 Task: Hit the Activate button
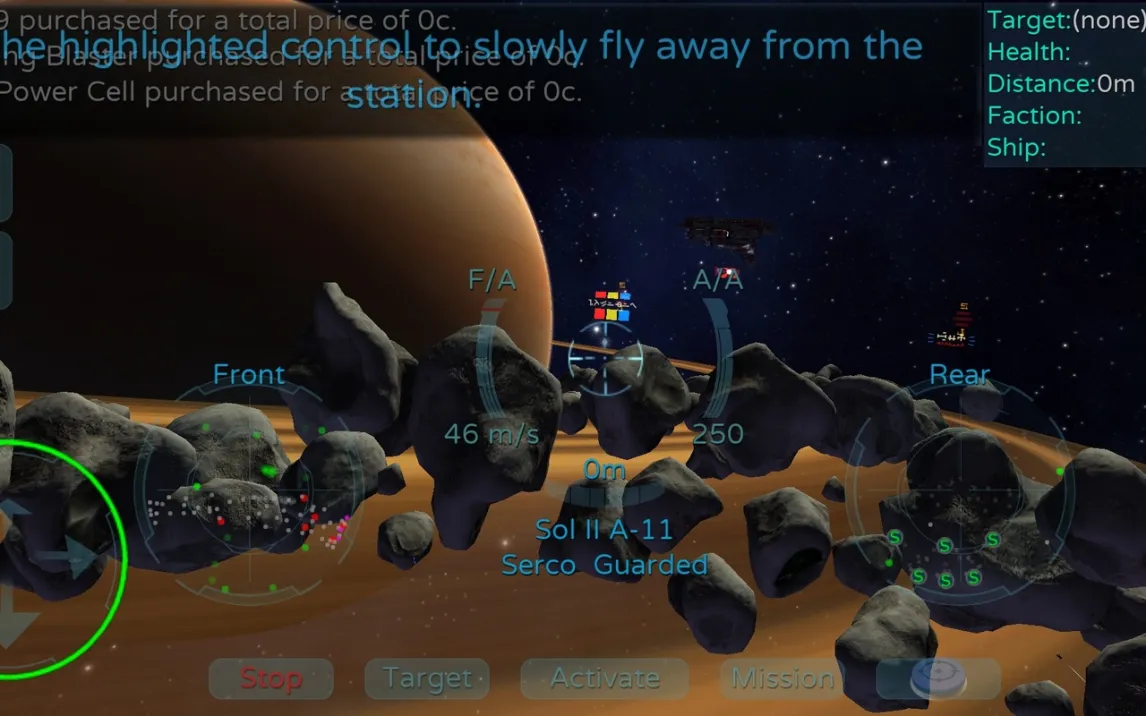604,679
